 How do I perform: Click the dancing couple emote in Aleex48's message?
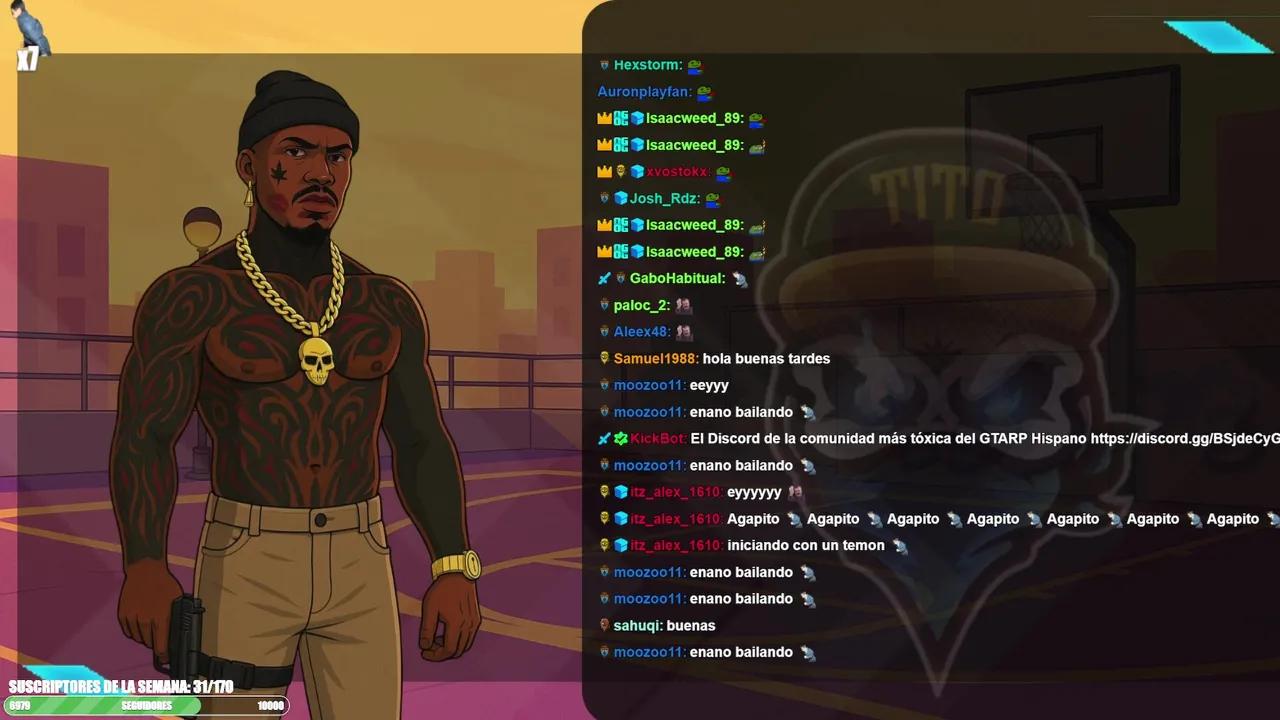pyautogui.click(x=683, y=331)
